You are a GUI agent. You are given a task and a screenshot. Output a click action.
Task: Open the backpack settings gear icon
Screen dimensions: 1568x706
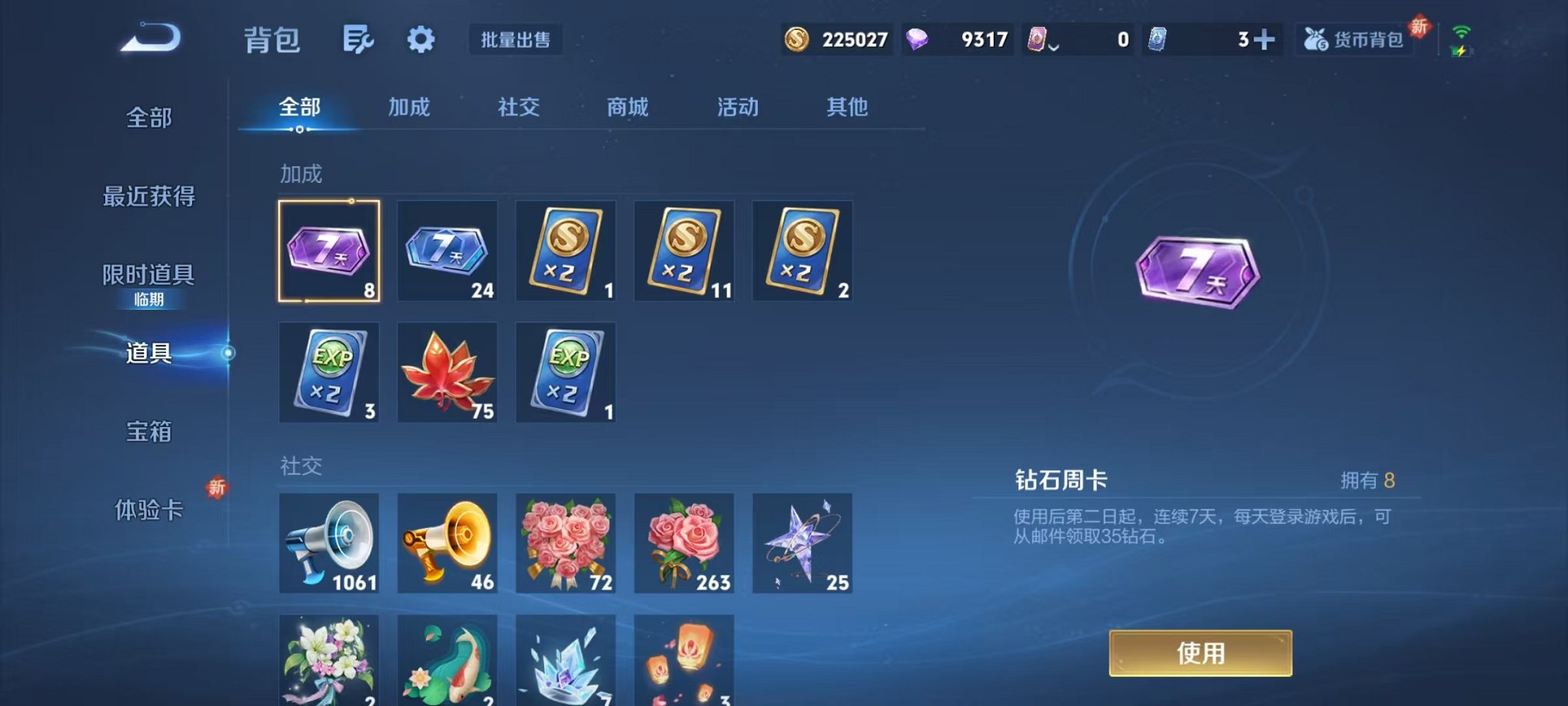[420, 37]
